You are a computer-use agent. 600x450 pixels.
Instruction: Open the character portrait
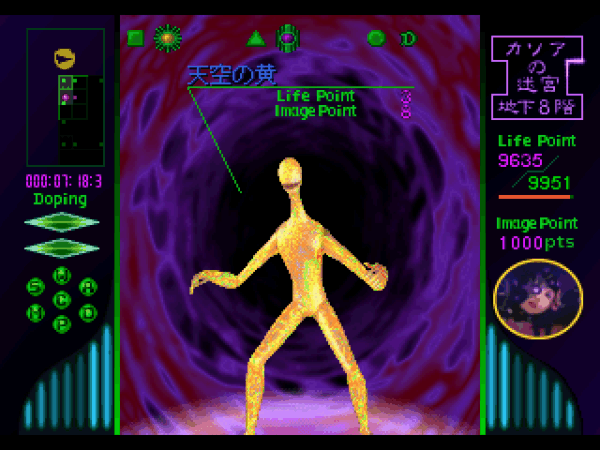pos(538,298)
